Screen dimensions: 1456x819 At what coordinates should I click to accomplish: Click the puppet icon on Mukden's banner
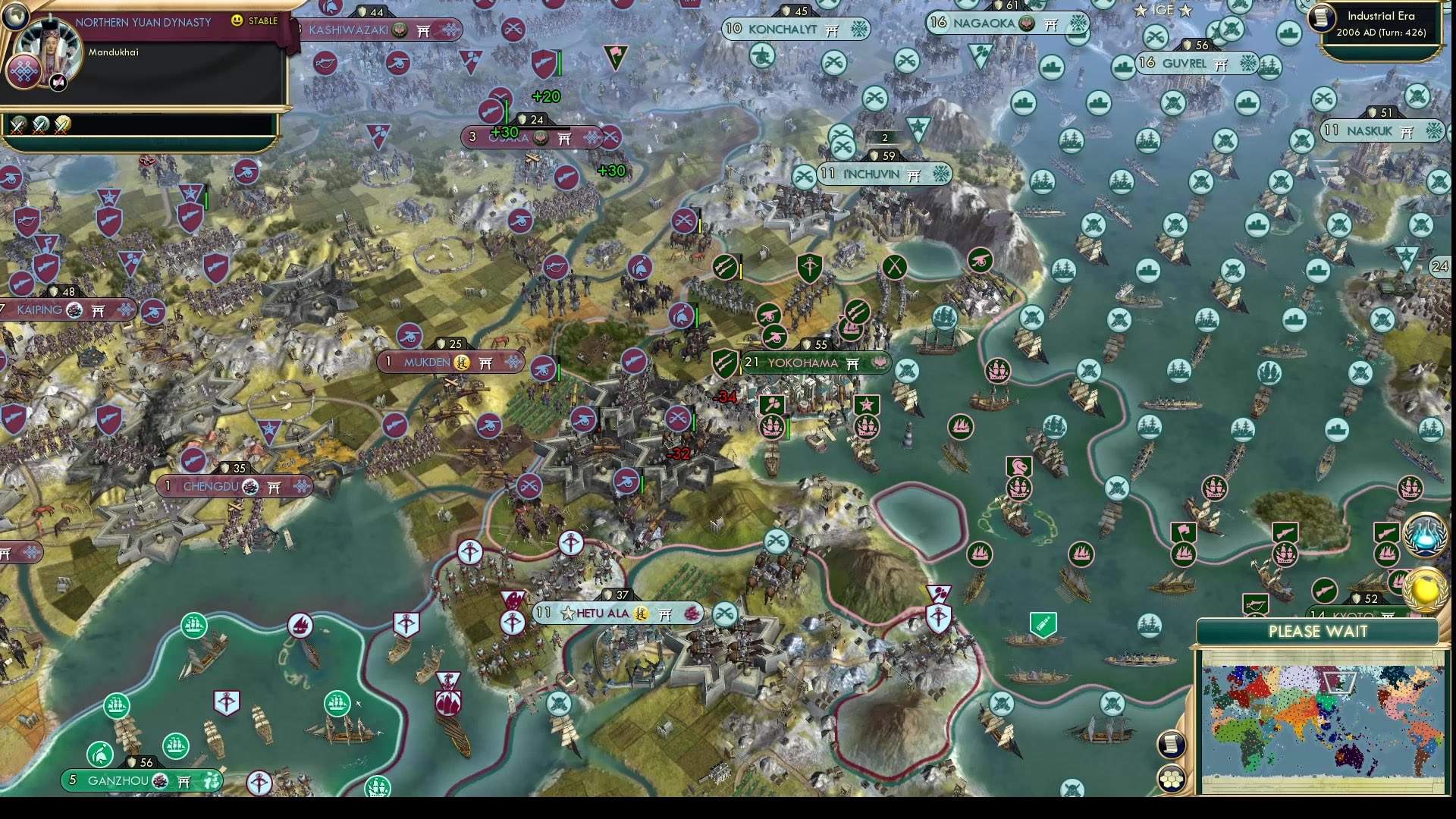(462, 363)
